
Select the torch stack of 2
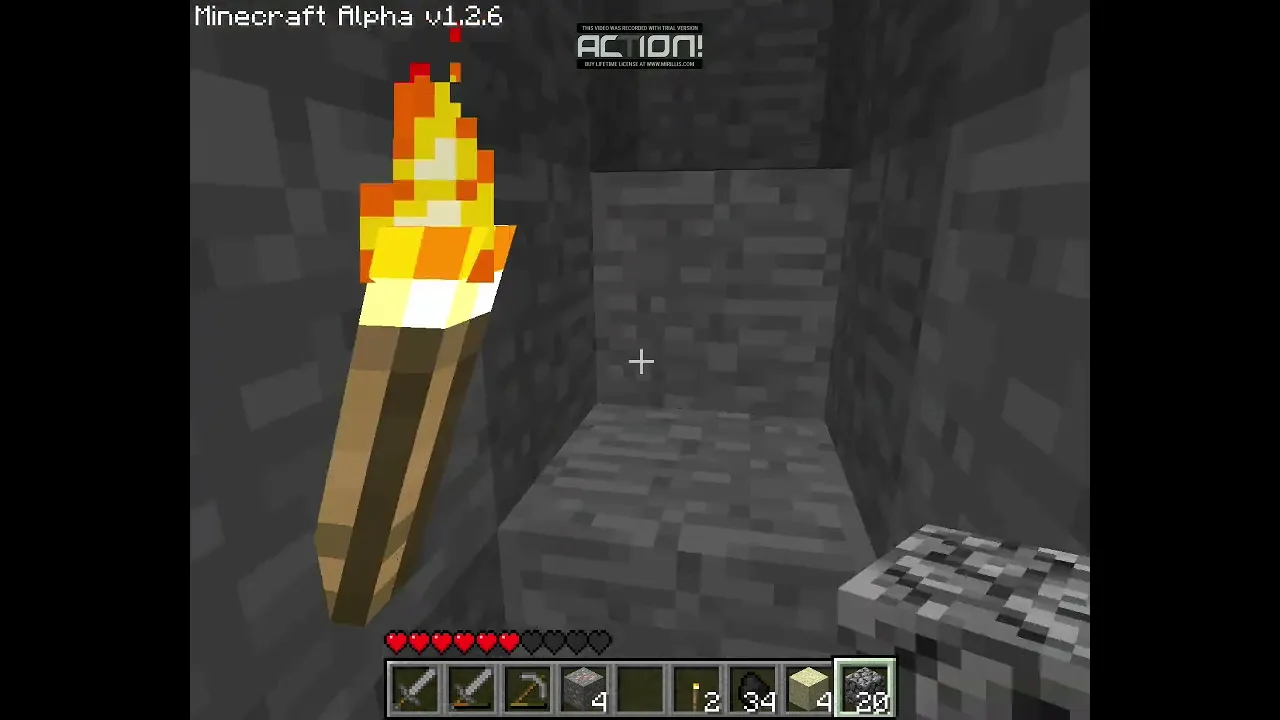point(697,689)
